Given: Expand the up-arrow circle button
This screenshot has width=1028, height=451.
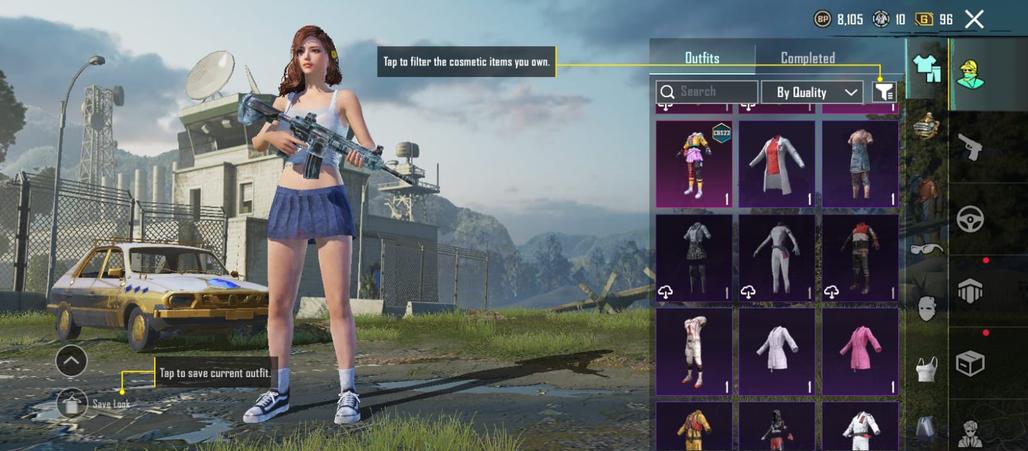Looking at the screenshot, I should click(x=71, y=360).
